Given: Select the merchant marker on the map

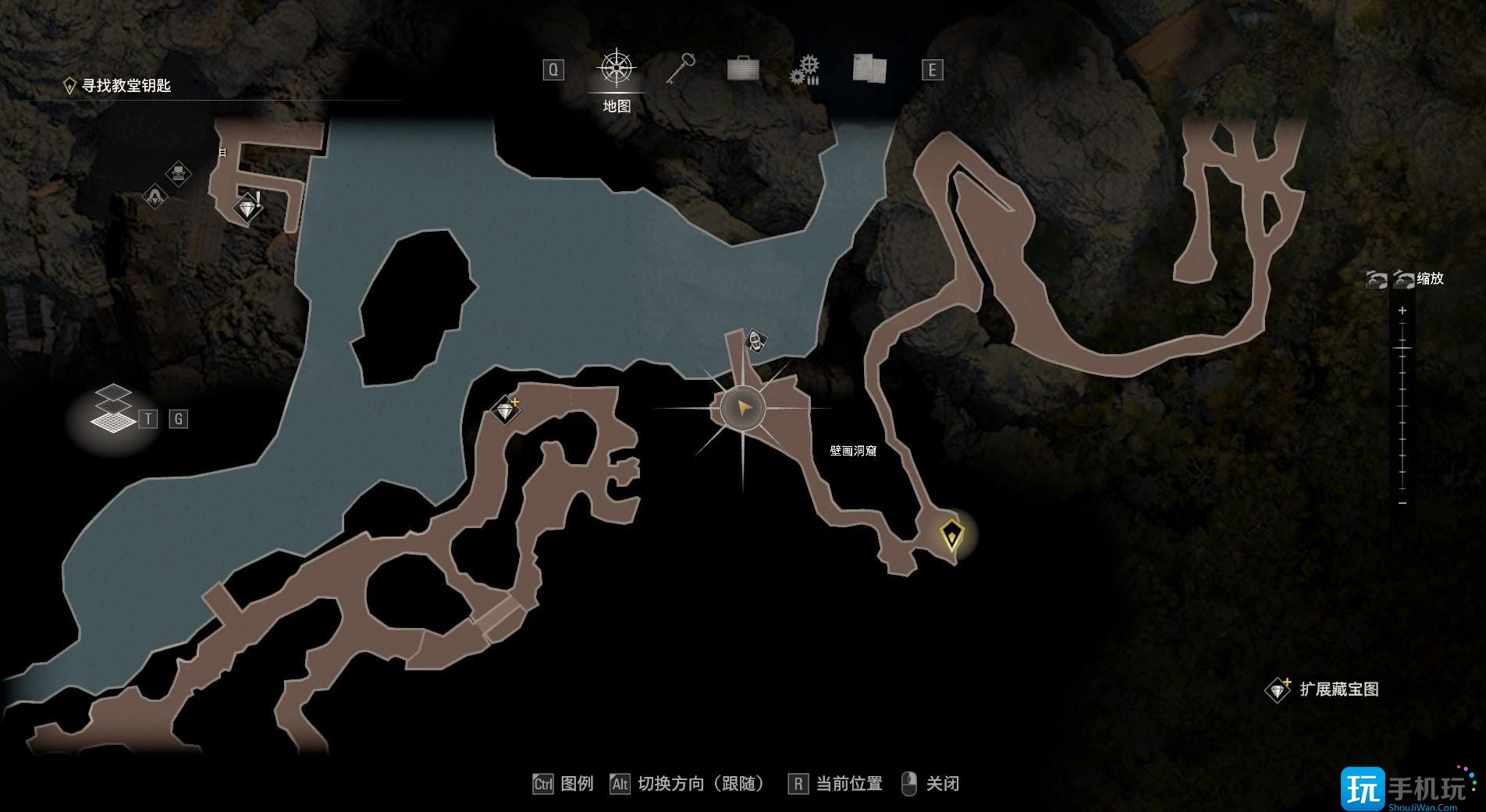Looking at the screenshot, I should point(155,196).
